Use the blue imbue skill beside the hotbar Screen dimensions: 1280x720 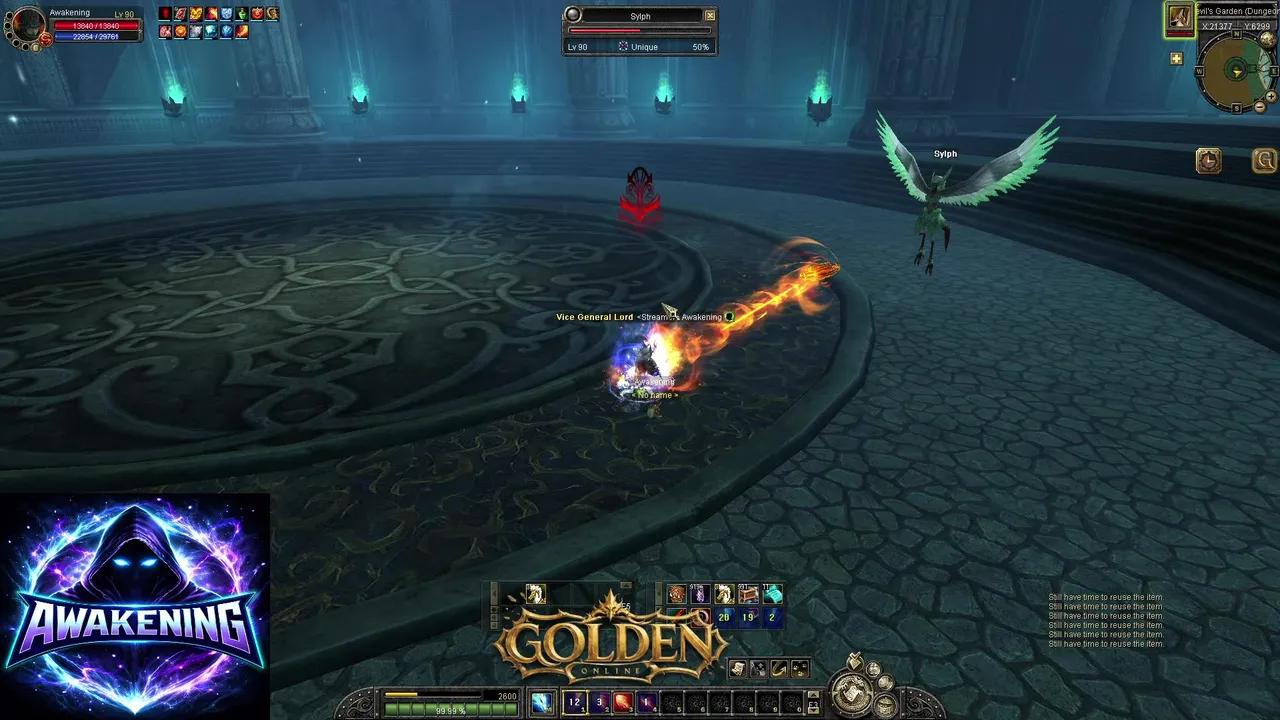pyautogui.click(x=541, y=702)
